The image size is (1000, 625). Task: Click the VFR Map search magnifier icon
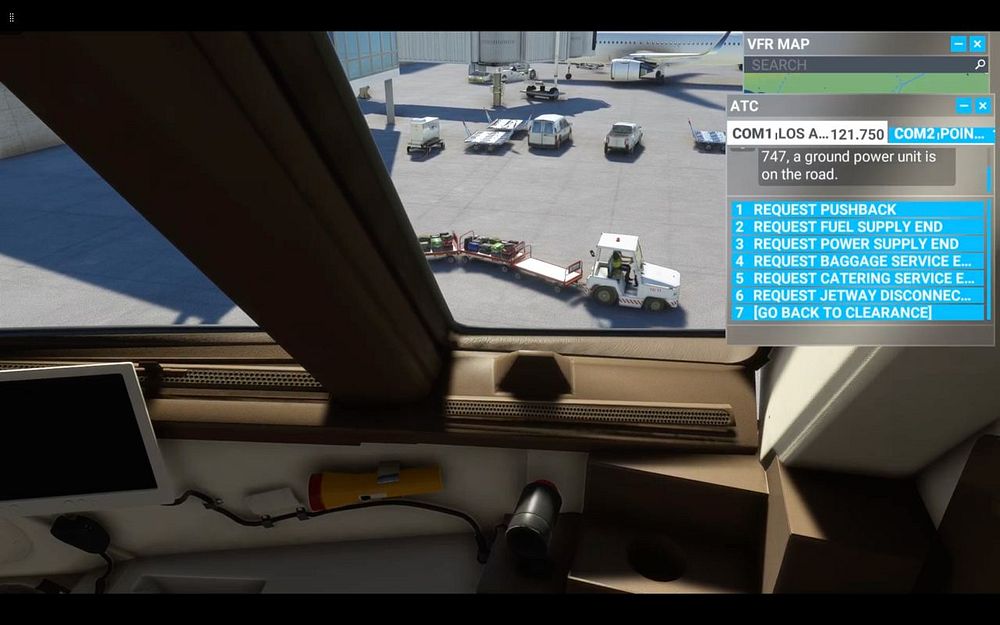click(x=980, y=65)
